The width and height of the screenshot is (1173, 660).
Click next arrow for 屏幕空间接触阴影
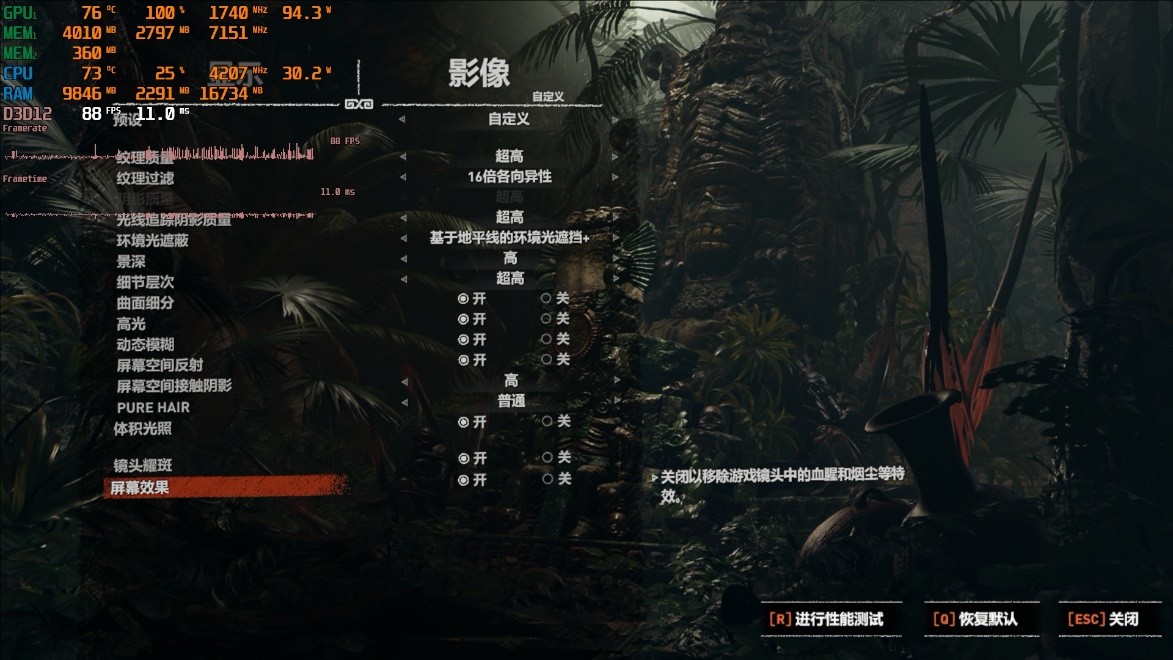(x=616, y=381)
